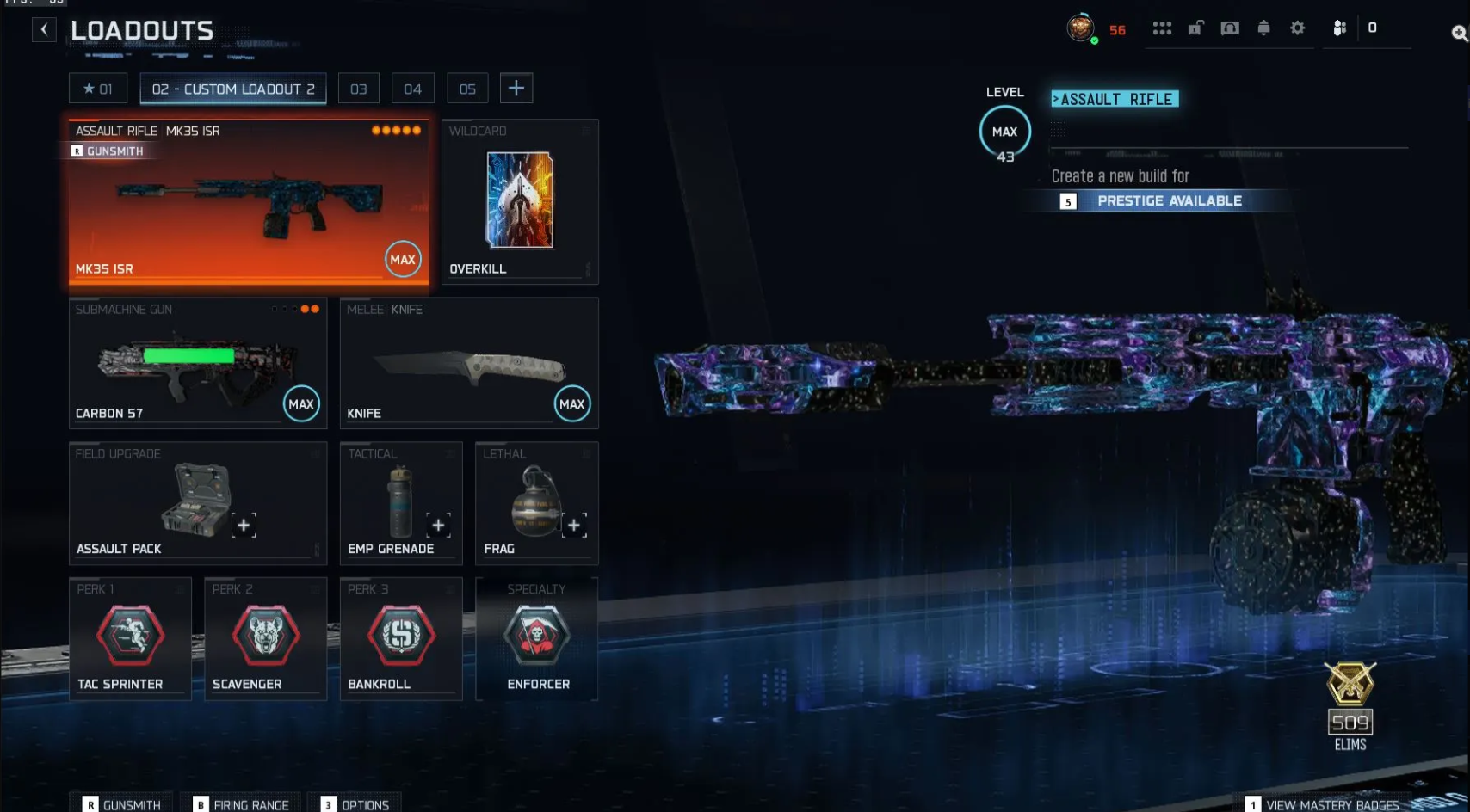Click the back arrow next to Loadouts

[x=43, y=28]
